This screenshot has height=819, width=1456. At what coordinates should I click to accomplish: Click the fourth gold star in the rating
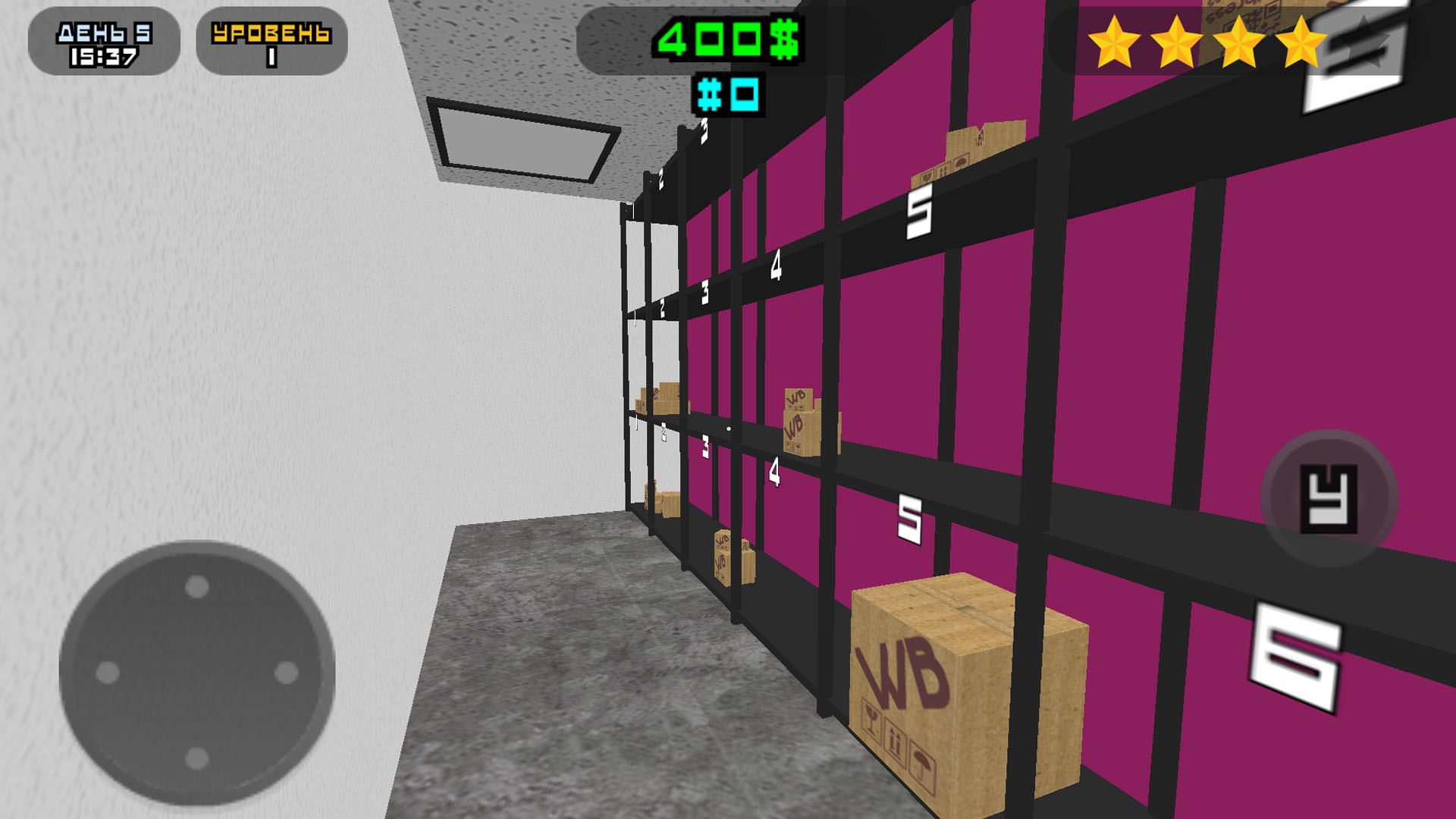point(1302,42)
